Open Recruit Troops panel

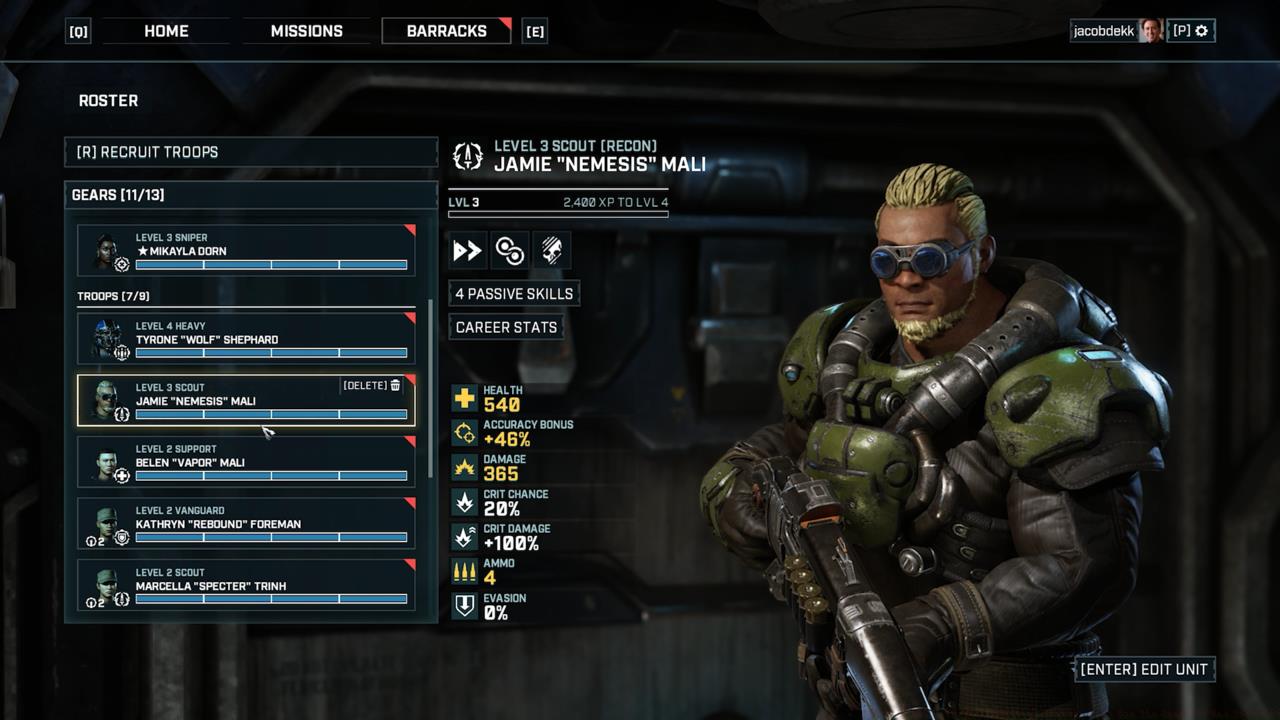coord(251,152)
